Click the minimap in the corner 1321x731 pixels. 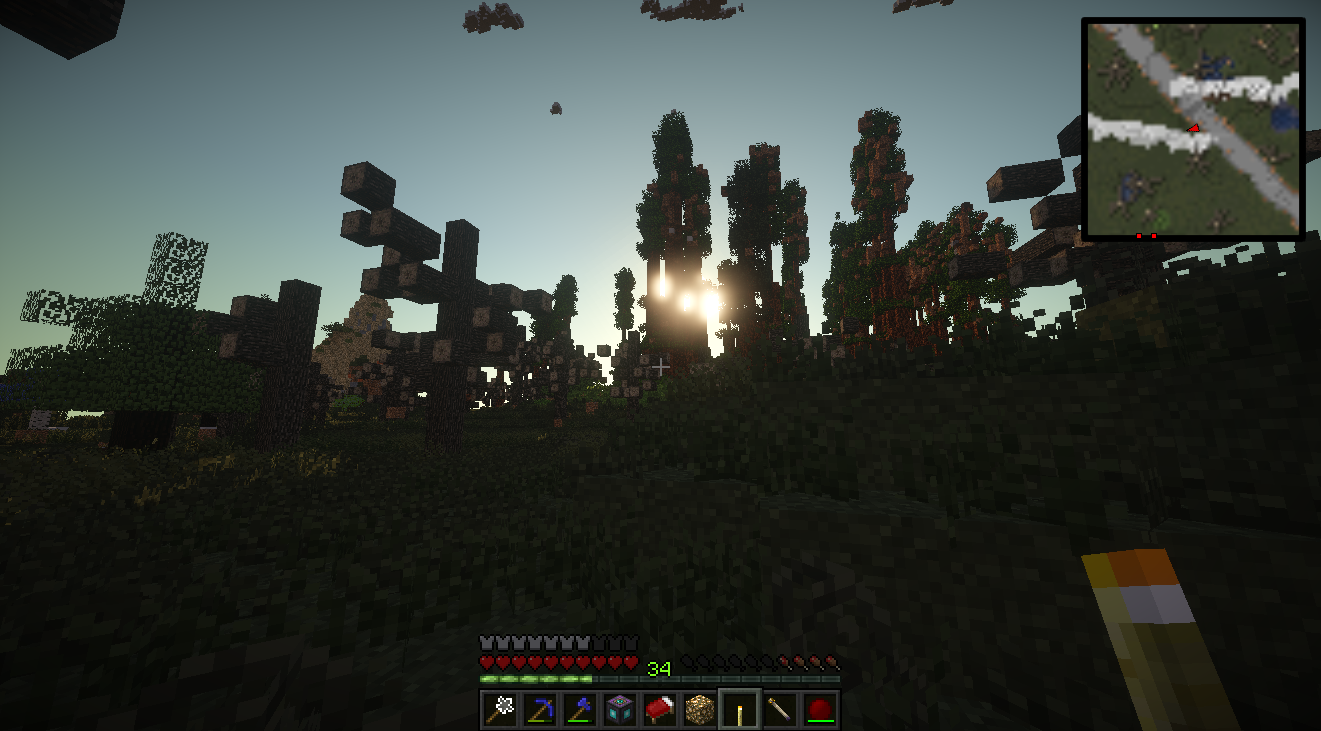coord(1193,128)
